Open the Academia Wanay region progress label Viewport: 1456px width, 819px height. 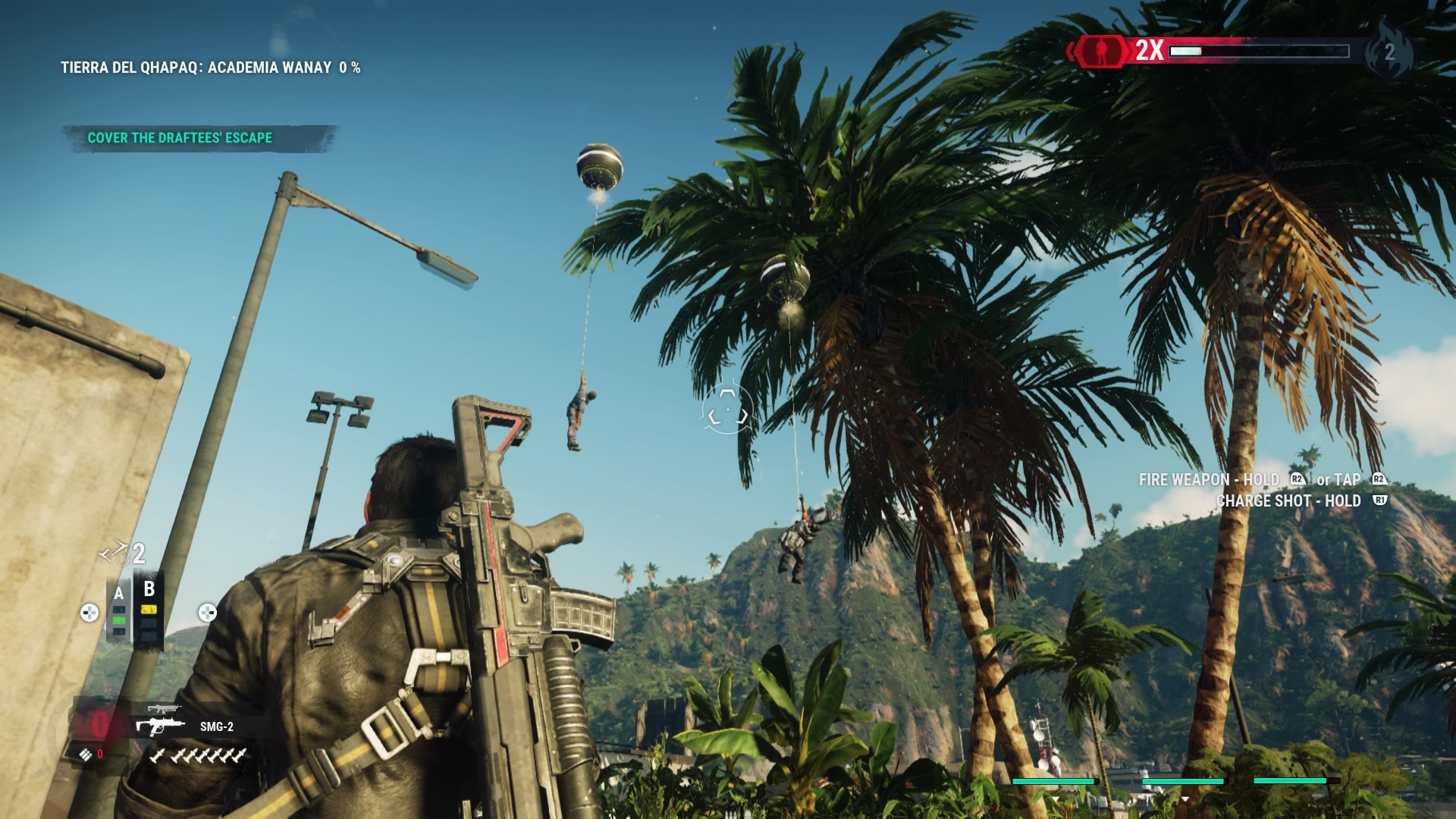click(x=210, y=67)
